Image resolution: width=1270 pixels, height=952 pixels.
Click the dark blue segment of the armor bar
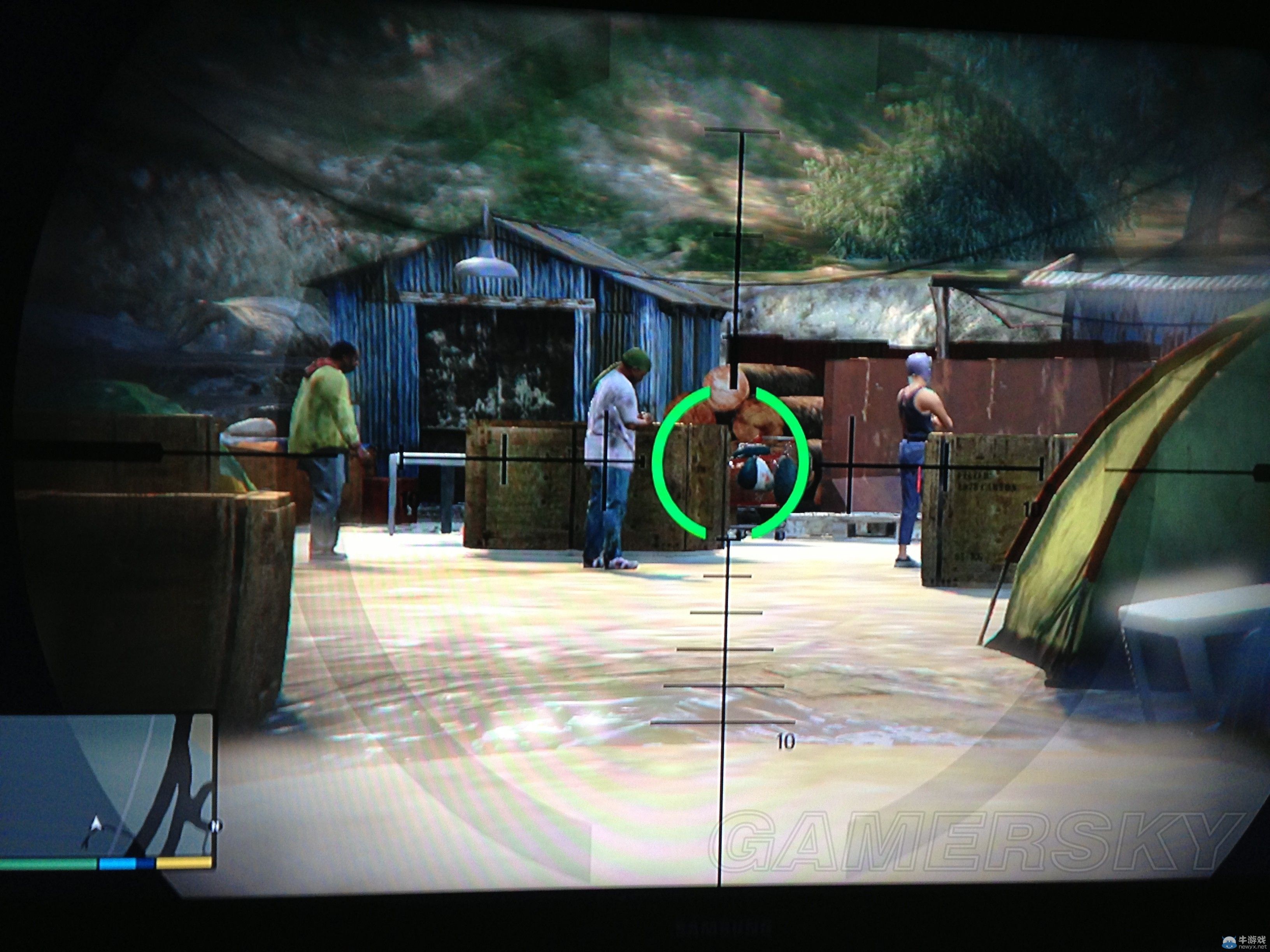145,863
